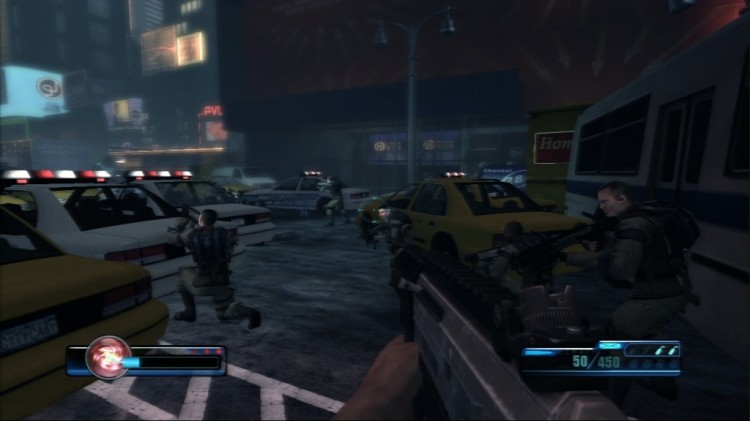Activate the red swirling orb power icon
Viewport: 750px width, 421px height.
point(106,358)
